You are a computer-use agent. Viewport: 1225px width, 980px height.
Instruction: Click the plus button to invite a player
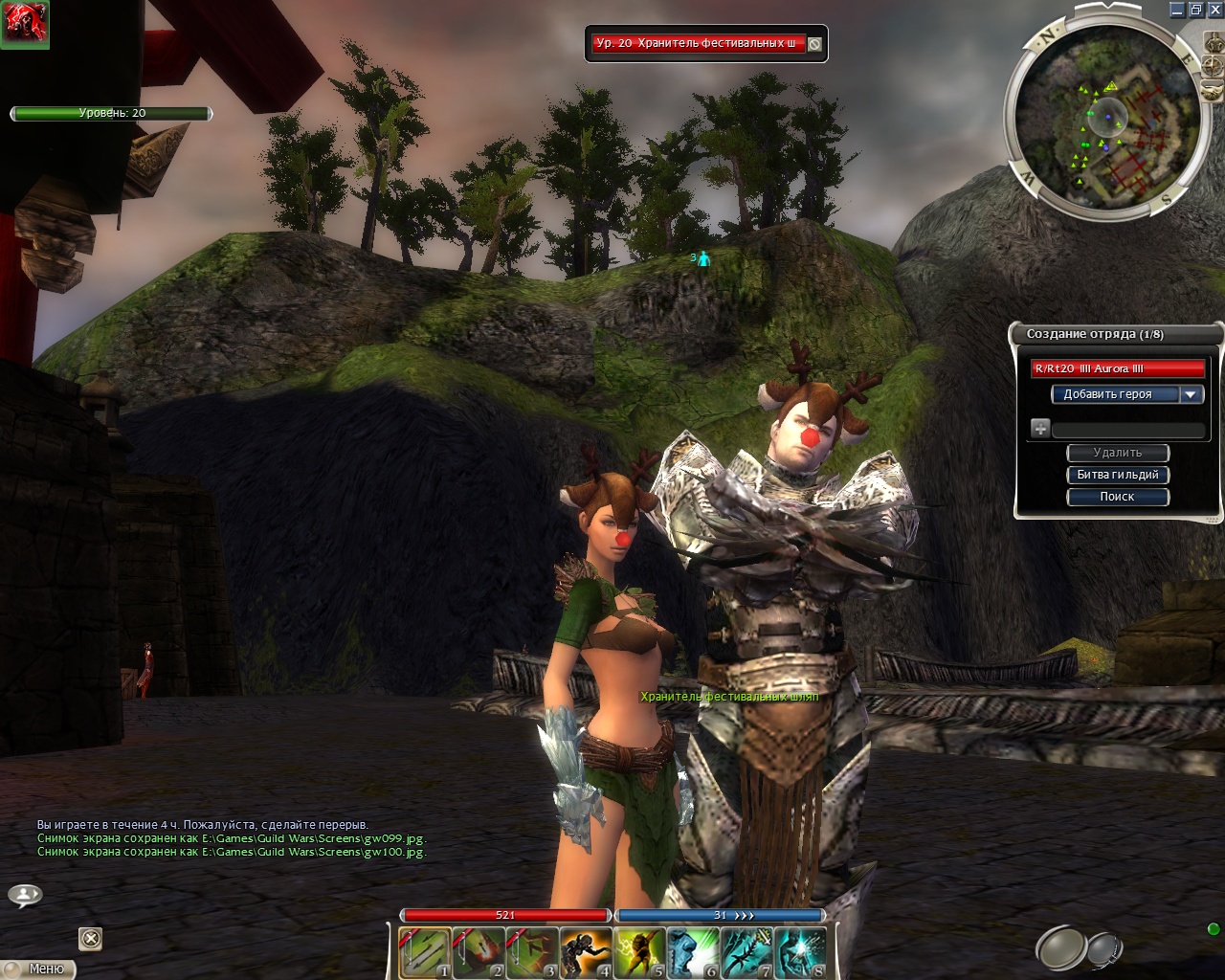pos(1040,429)
